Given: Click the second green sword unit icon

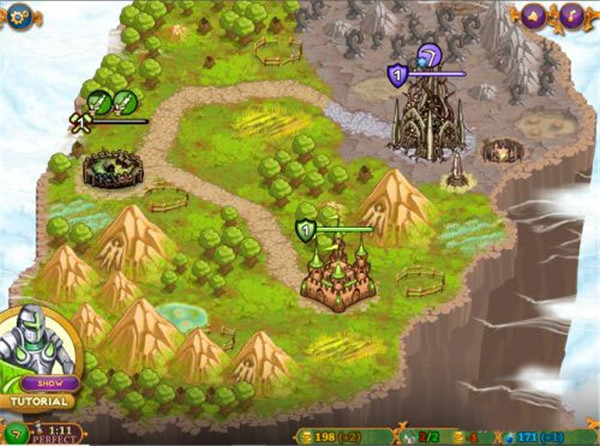Looking at the screenshot, I should [x=124, y=101].
